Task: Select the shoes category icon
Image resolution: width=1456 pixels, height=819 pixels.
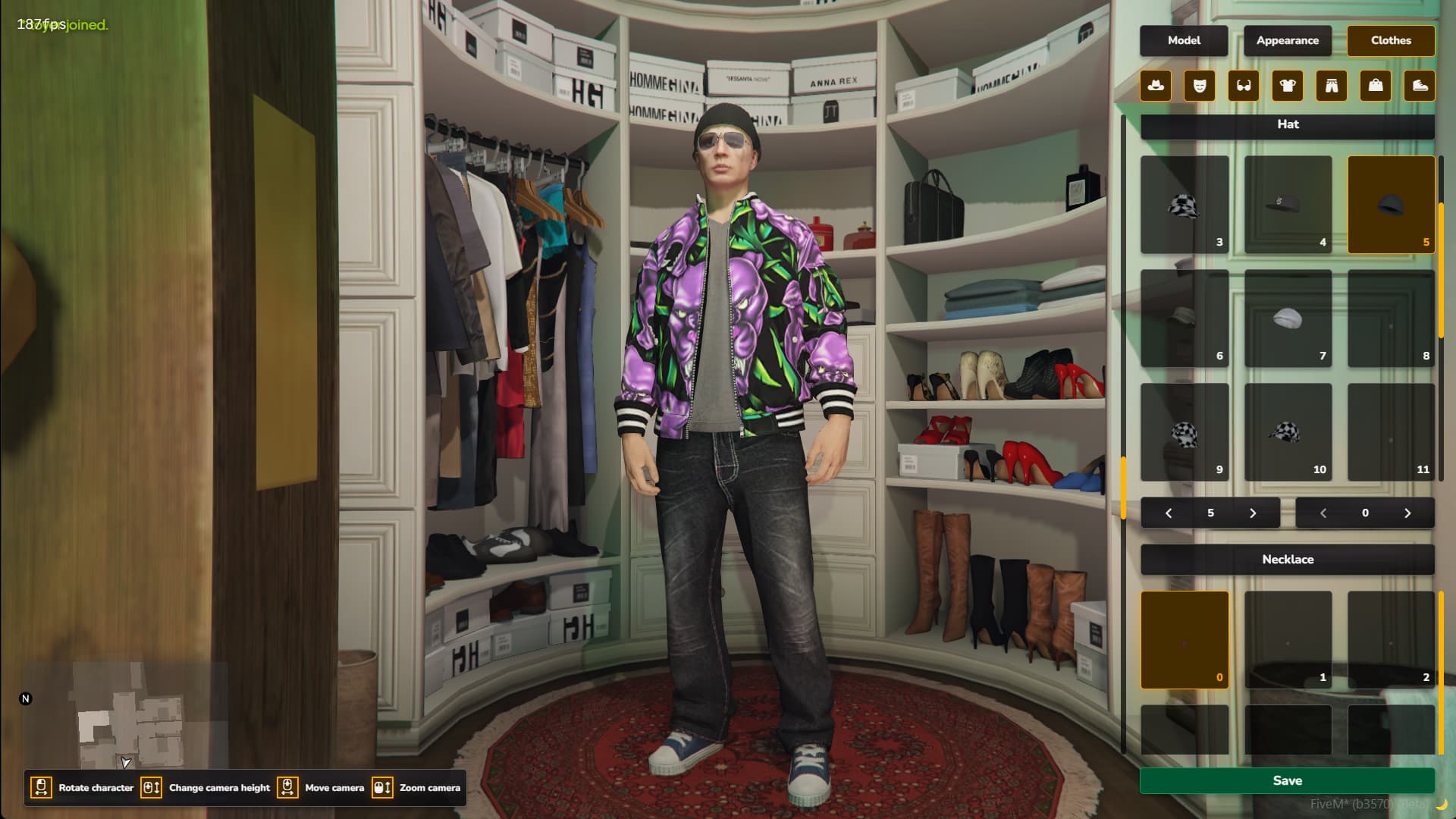Action: pos(1419,86)
